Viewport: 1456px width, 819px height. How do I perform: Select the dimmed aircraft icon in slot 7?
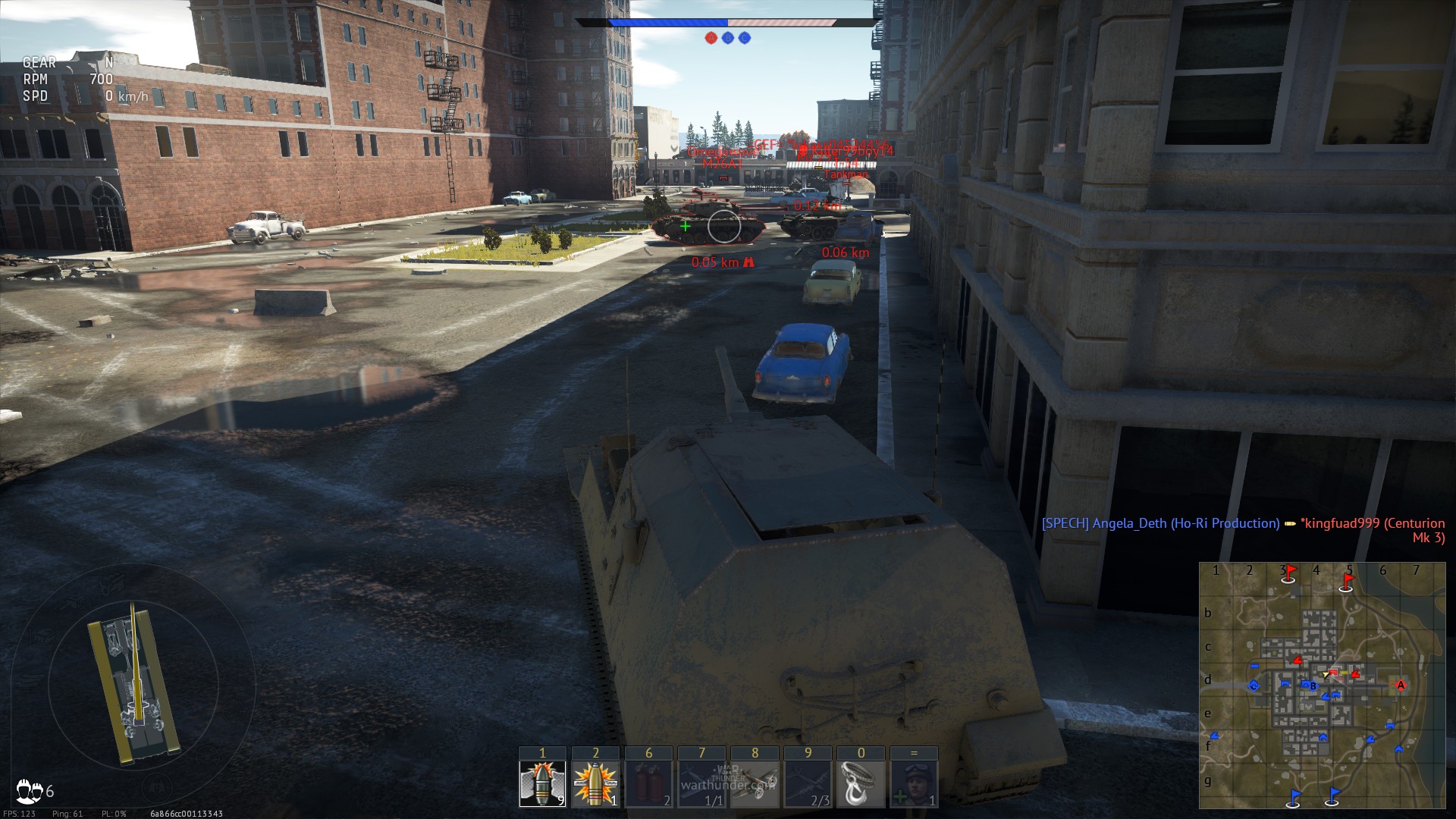tap(701, 783)
